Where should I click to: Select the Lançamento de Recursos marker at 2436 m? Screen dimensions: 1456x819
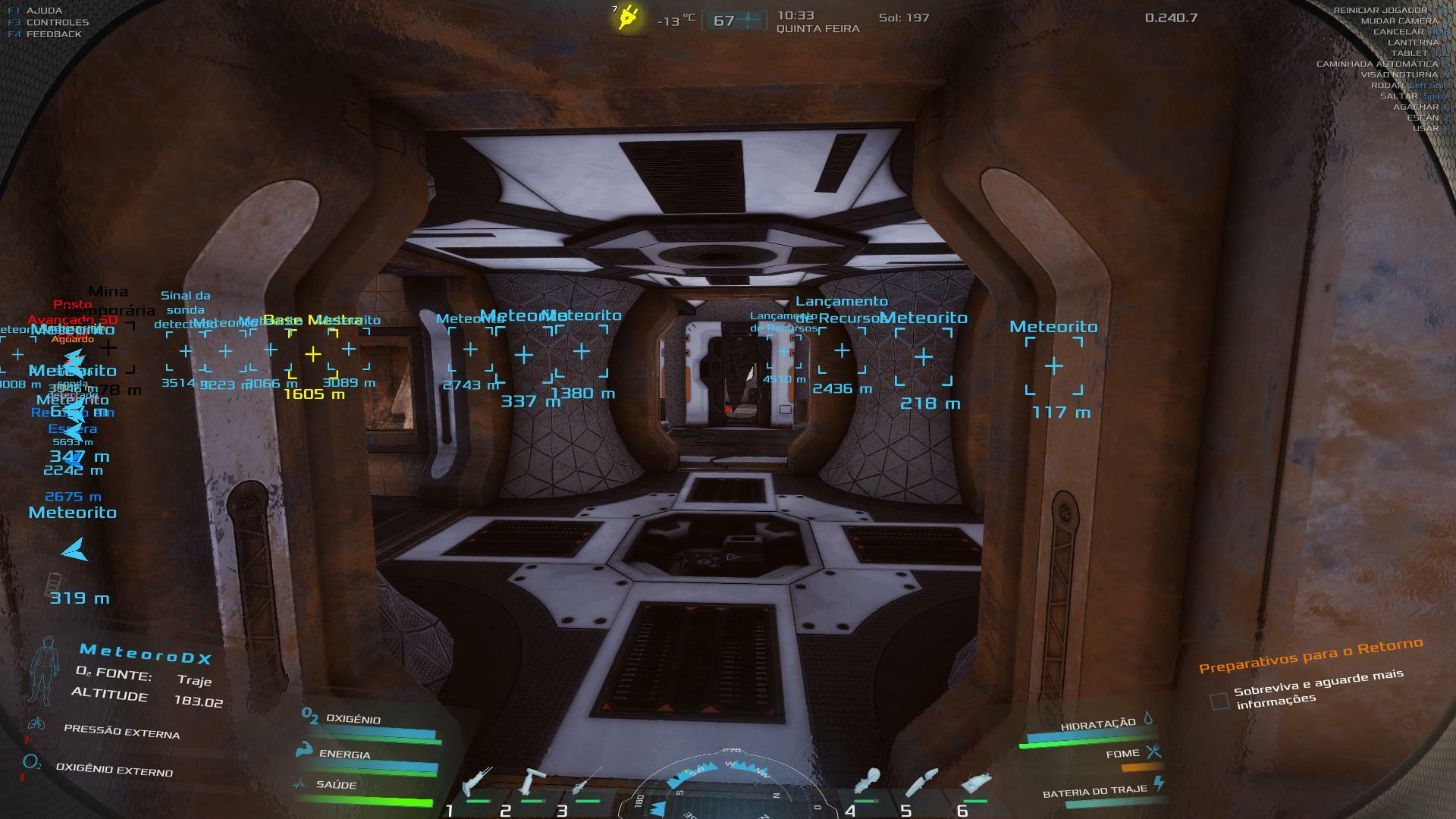coord(842,350)
